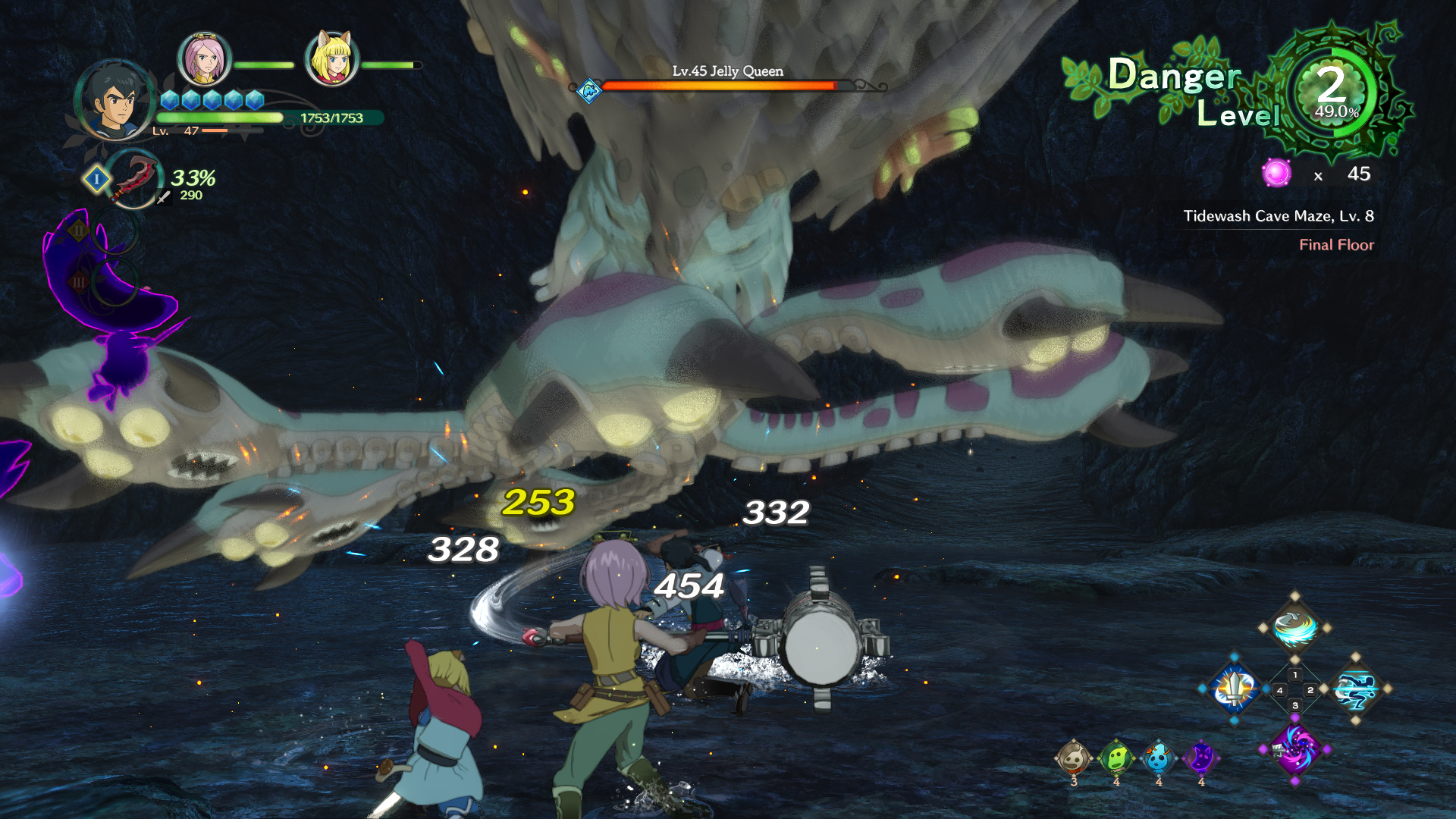1456x819 pixels.
Task: Choose the empty weapon slot II
Action: pos(114,231)
